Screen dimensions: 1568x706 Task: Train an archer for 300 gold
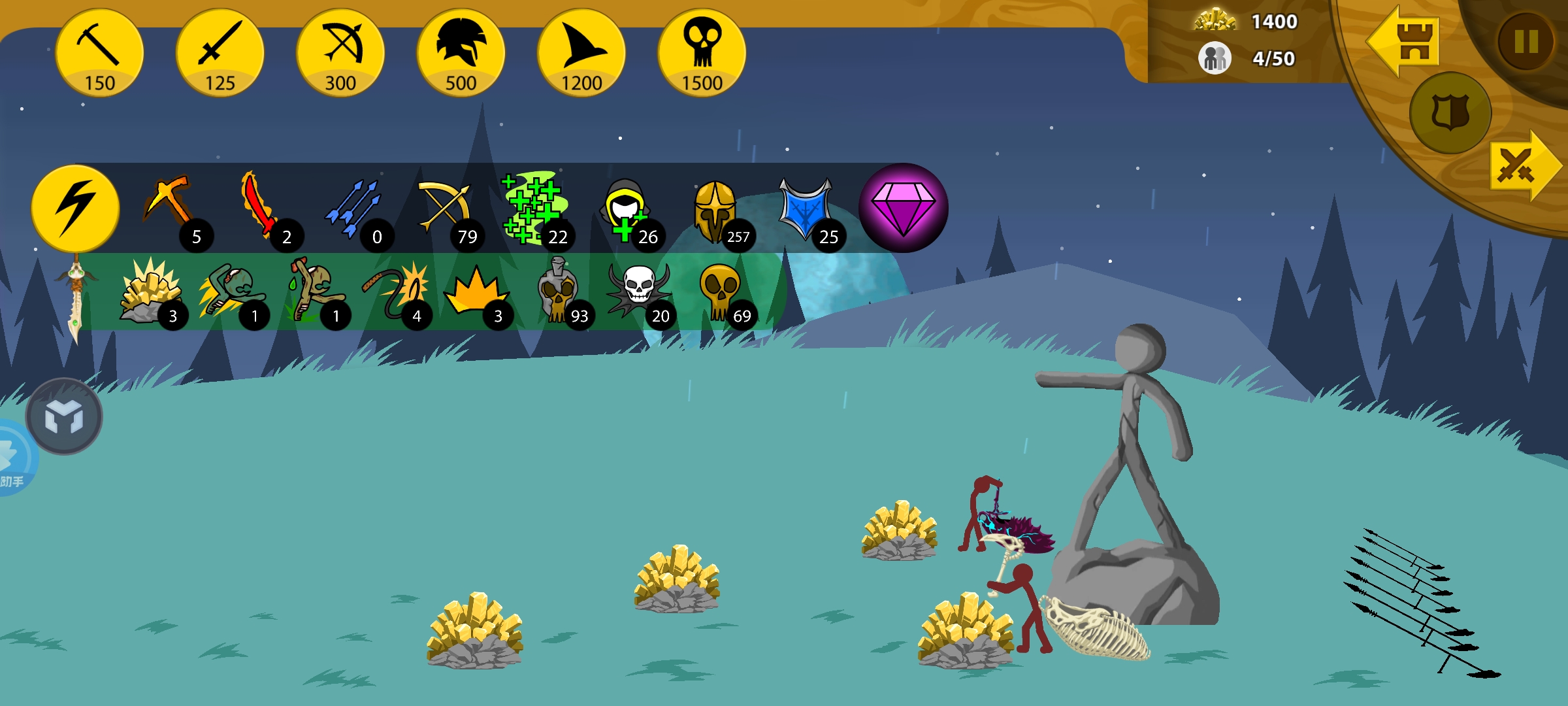340,54
